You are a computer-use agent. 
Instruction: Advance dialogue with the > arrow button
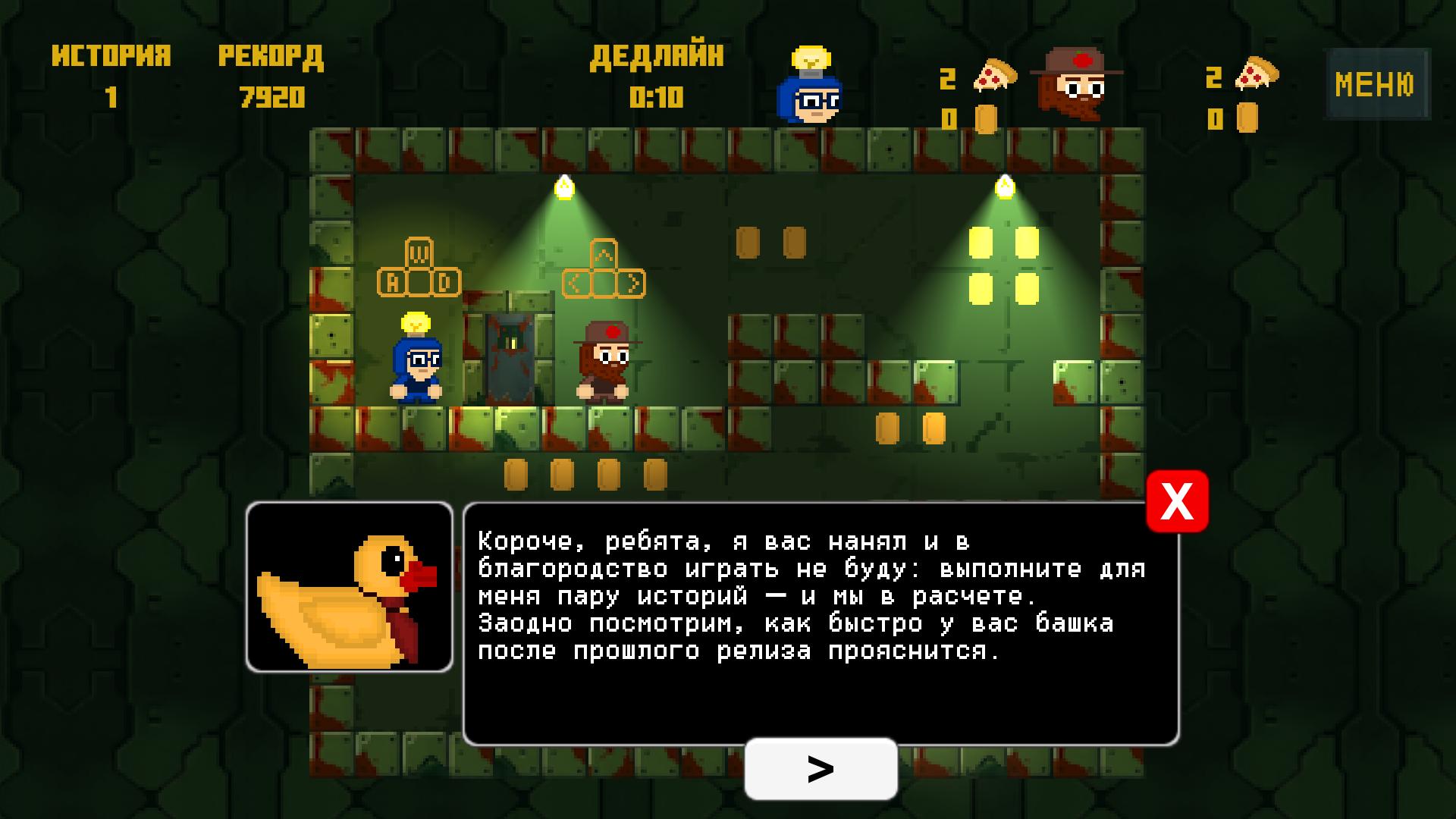pyautogui.click(x=821, y=769)
